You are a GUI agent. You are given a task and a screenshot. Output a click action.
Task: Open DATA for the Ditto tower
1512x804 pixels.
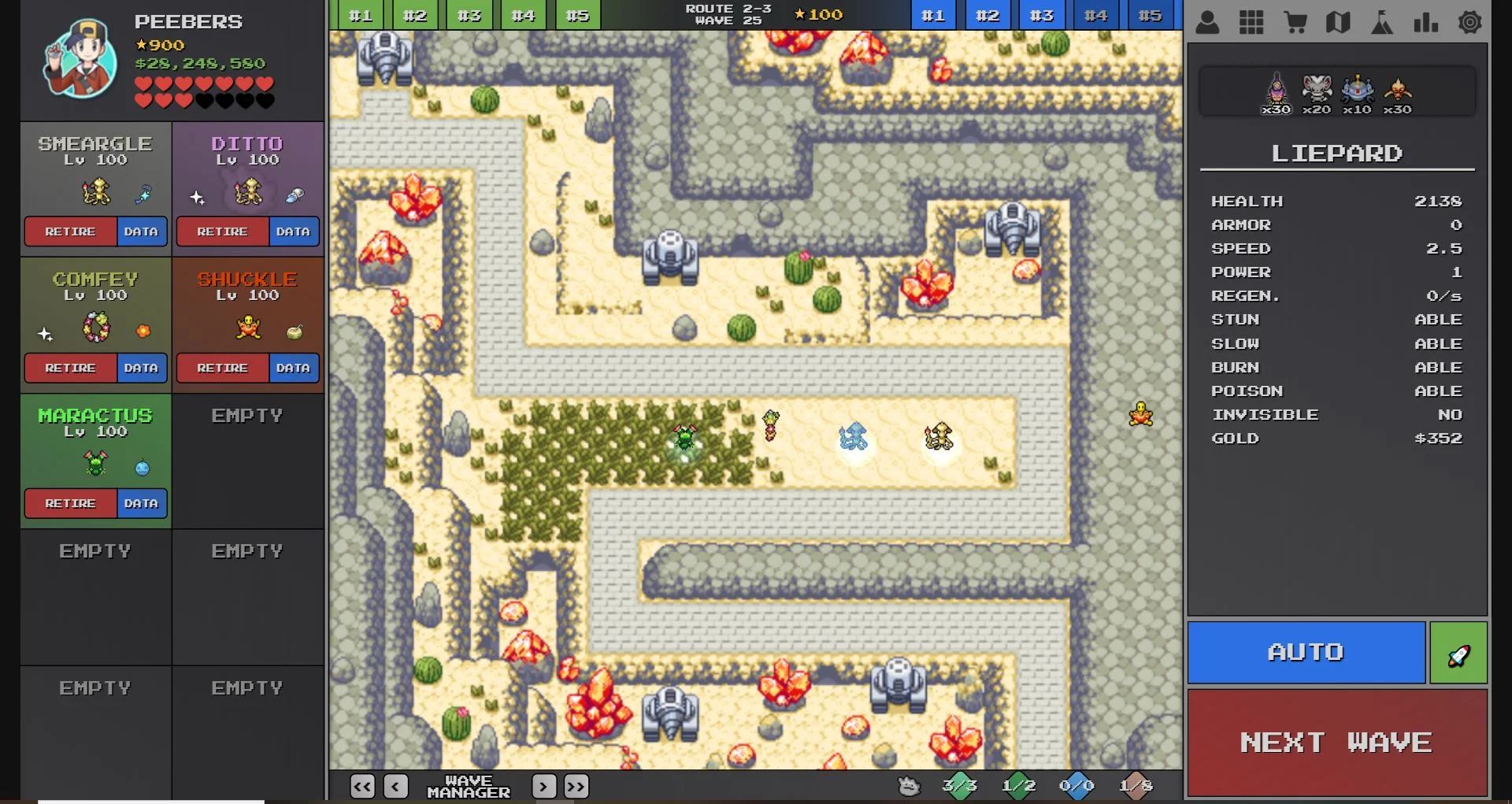292,232
